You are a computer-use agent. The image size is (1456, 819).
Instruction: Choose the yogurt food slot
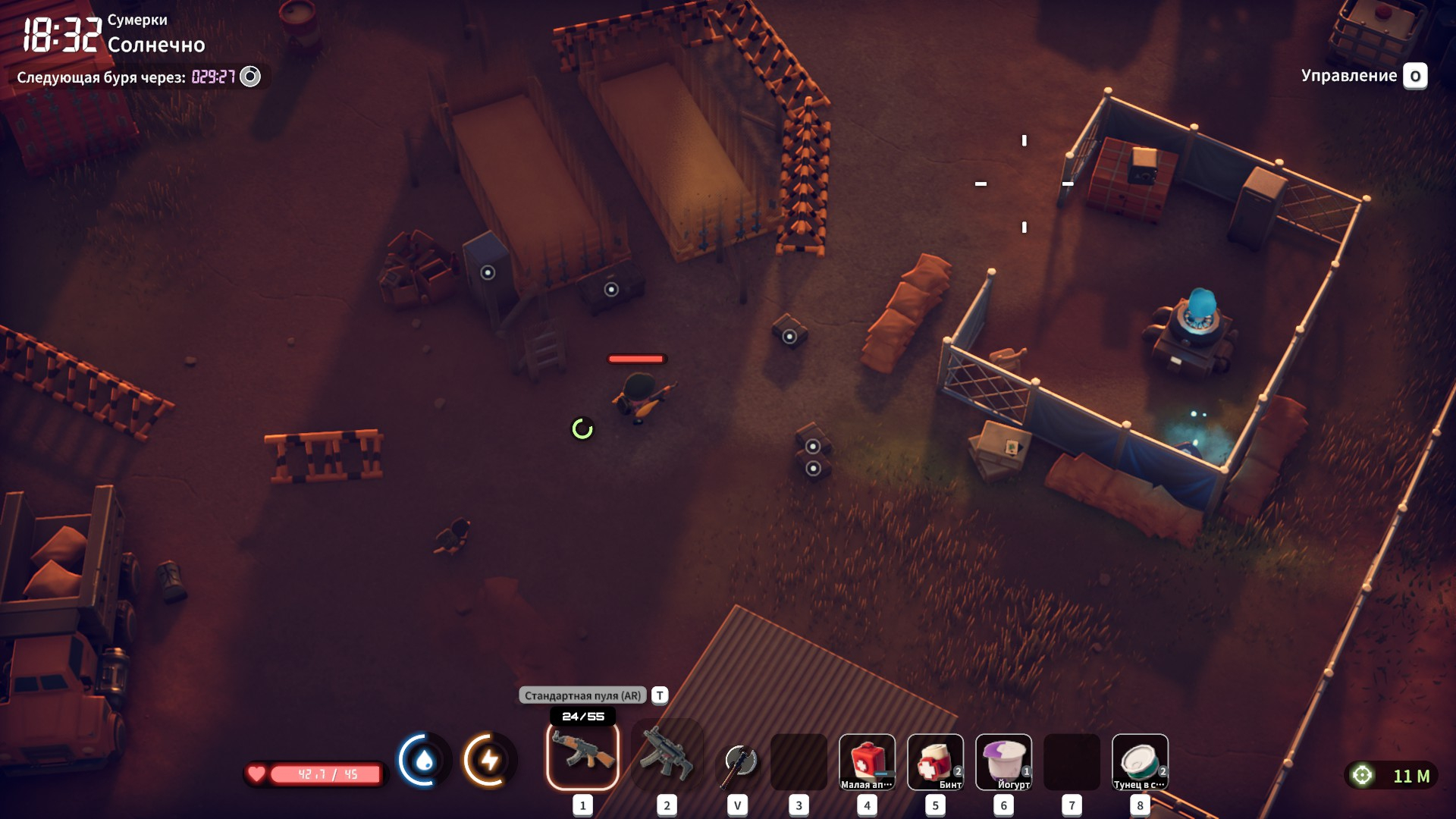[1003, 761]
